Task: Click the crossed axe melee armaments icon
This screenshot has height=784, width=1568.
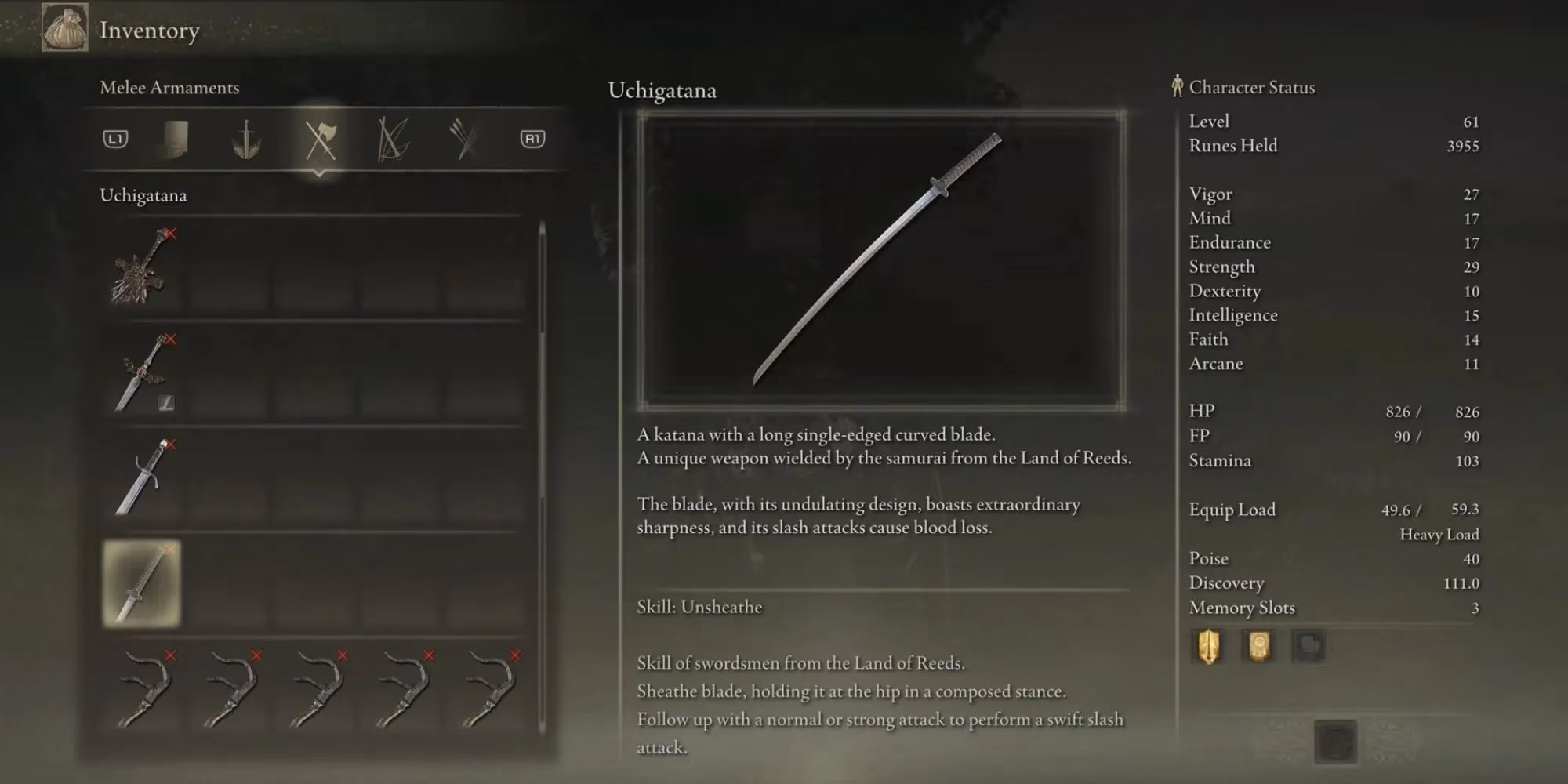Action: click(x=321, y=140)
